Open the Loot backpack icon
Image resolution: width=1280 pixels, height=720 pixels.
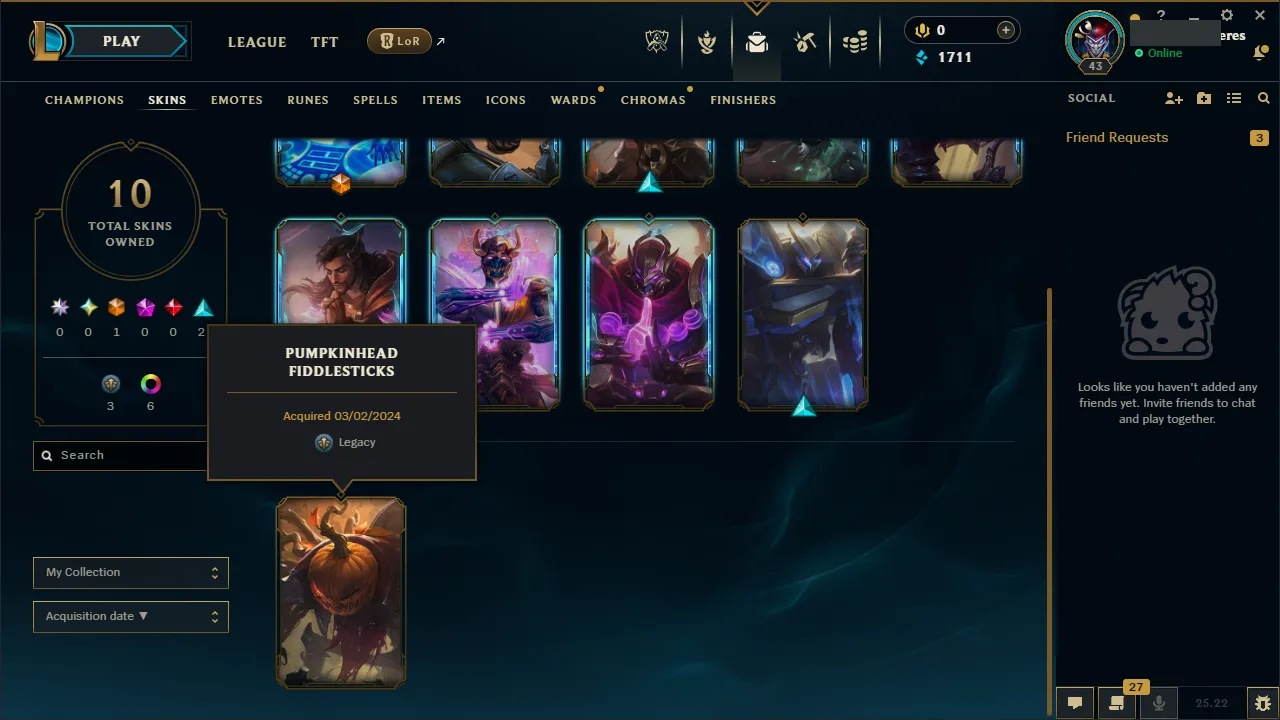click(756, 42)
